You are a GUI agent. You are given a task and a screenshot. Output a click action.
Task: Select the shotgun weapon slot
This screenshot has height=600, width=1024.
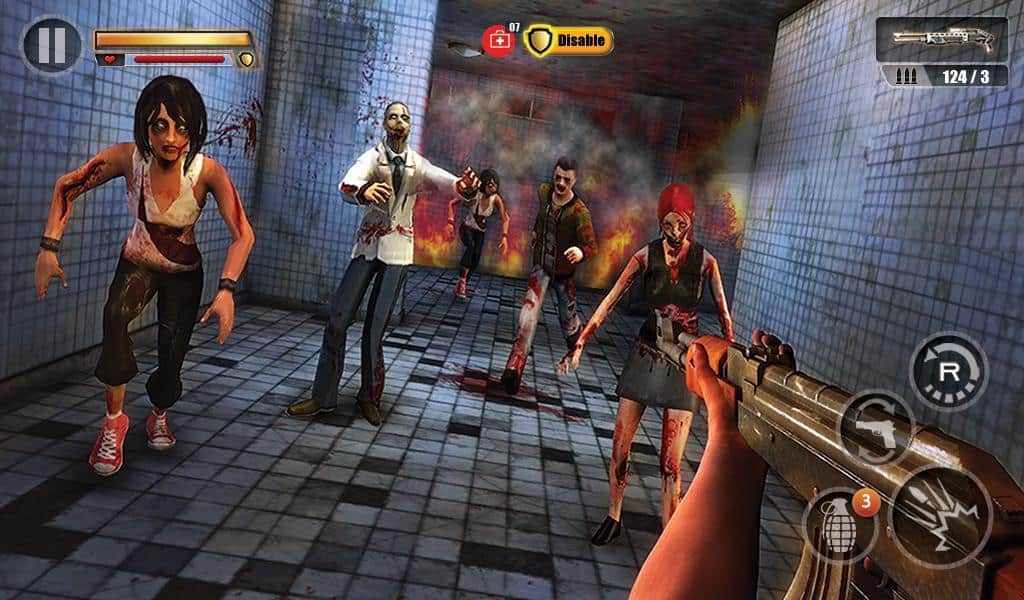point(942,40)
